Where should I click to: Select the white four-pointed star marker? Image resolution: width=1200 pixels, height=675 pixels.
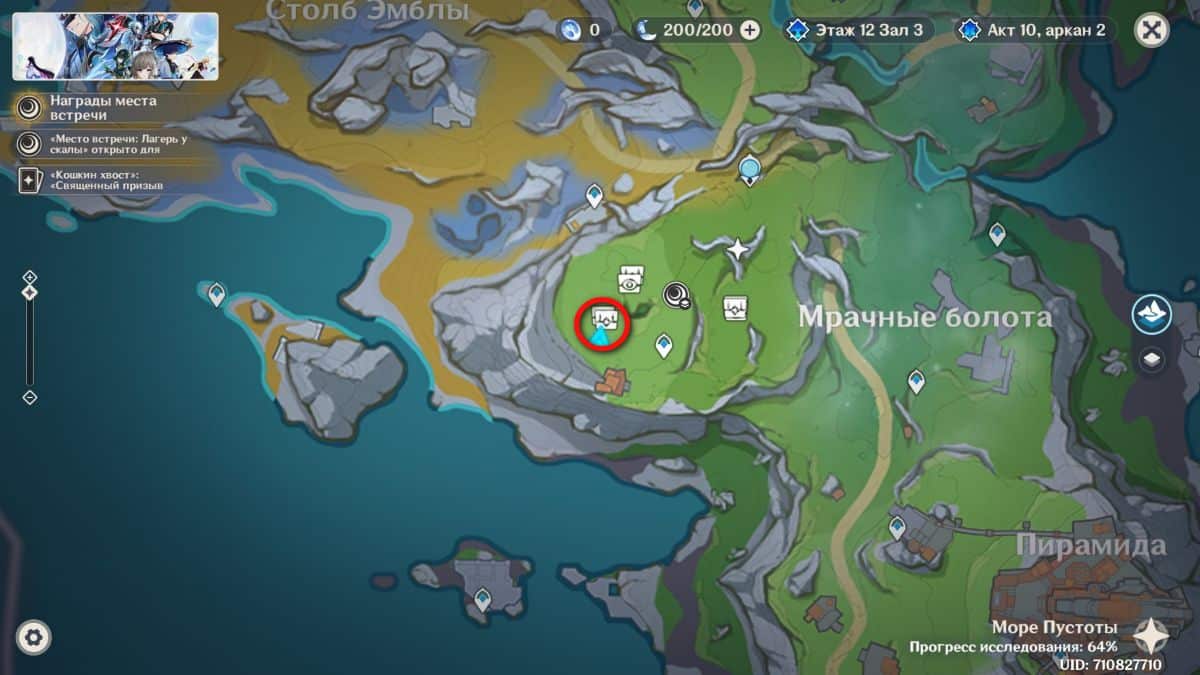738,249
